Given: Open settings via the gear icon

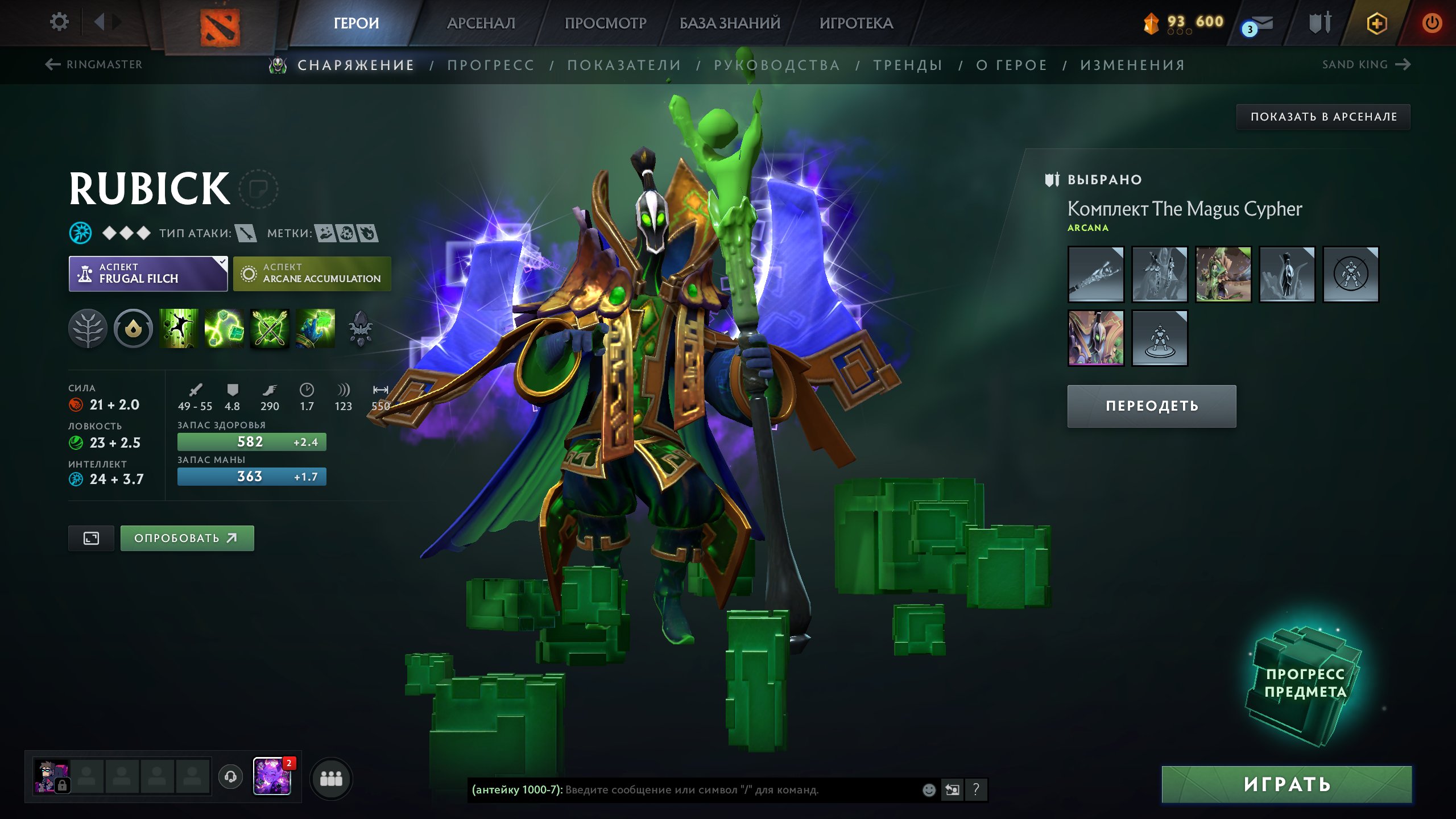Looking at the screenshot, I should point(59,22).
